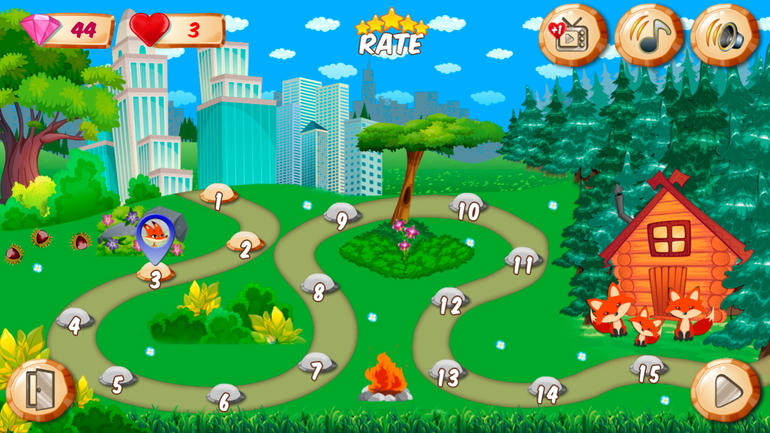Choose level 10 near the tree
Screen dimensions: 770x433
[468, 208]
